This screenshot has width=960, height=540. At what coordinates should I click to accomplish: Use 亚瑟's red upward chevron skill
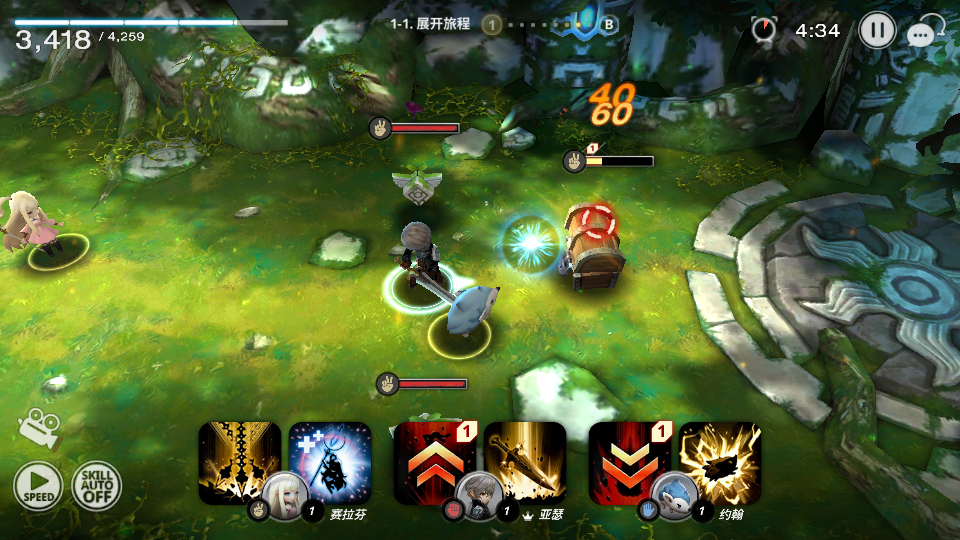pyautogui.click(x=433, y=455)
